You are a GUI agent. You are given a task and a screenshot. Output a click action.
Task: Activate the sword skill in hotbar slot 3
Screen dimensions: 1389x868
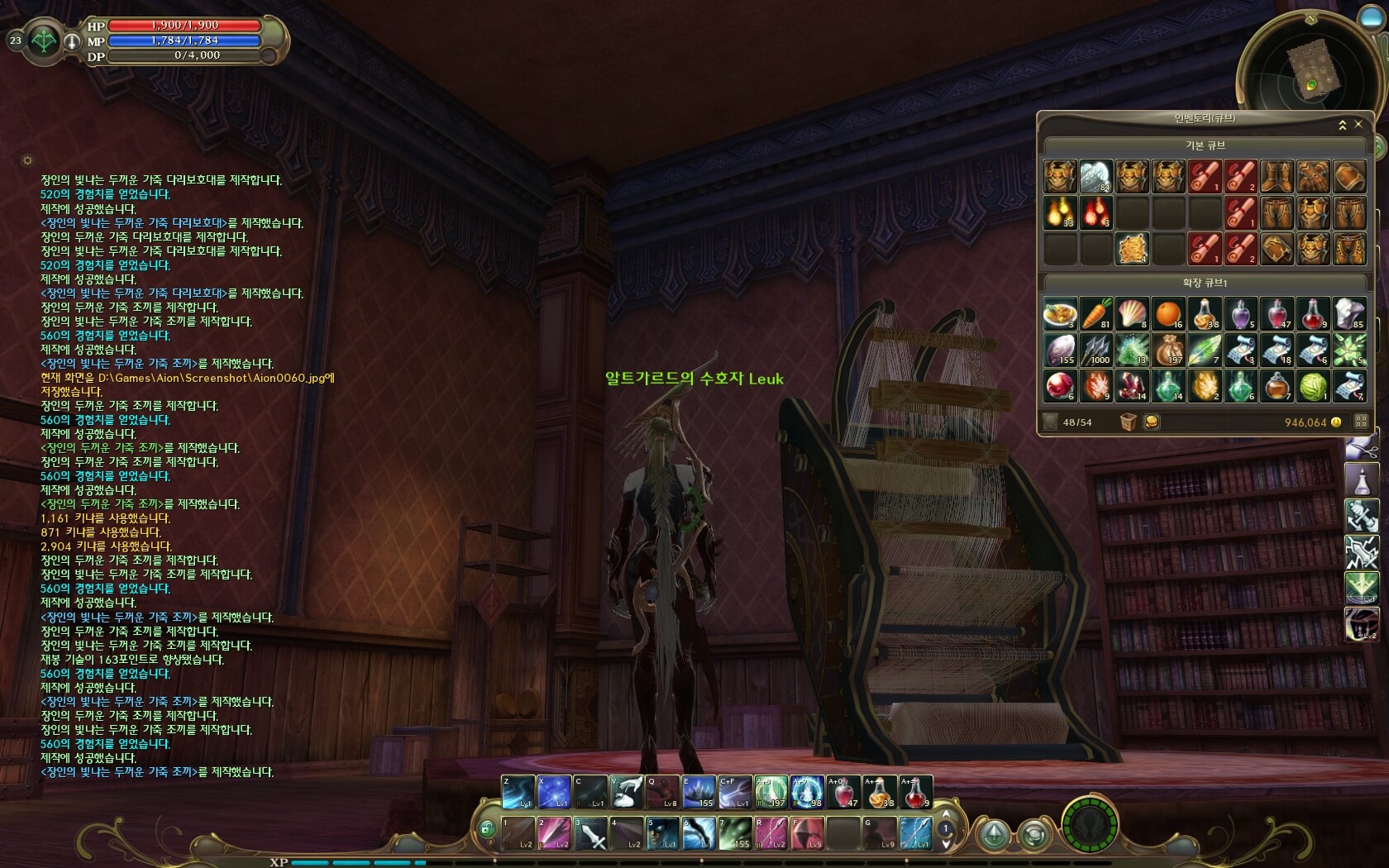coord(591,833)
